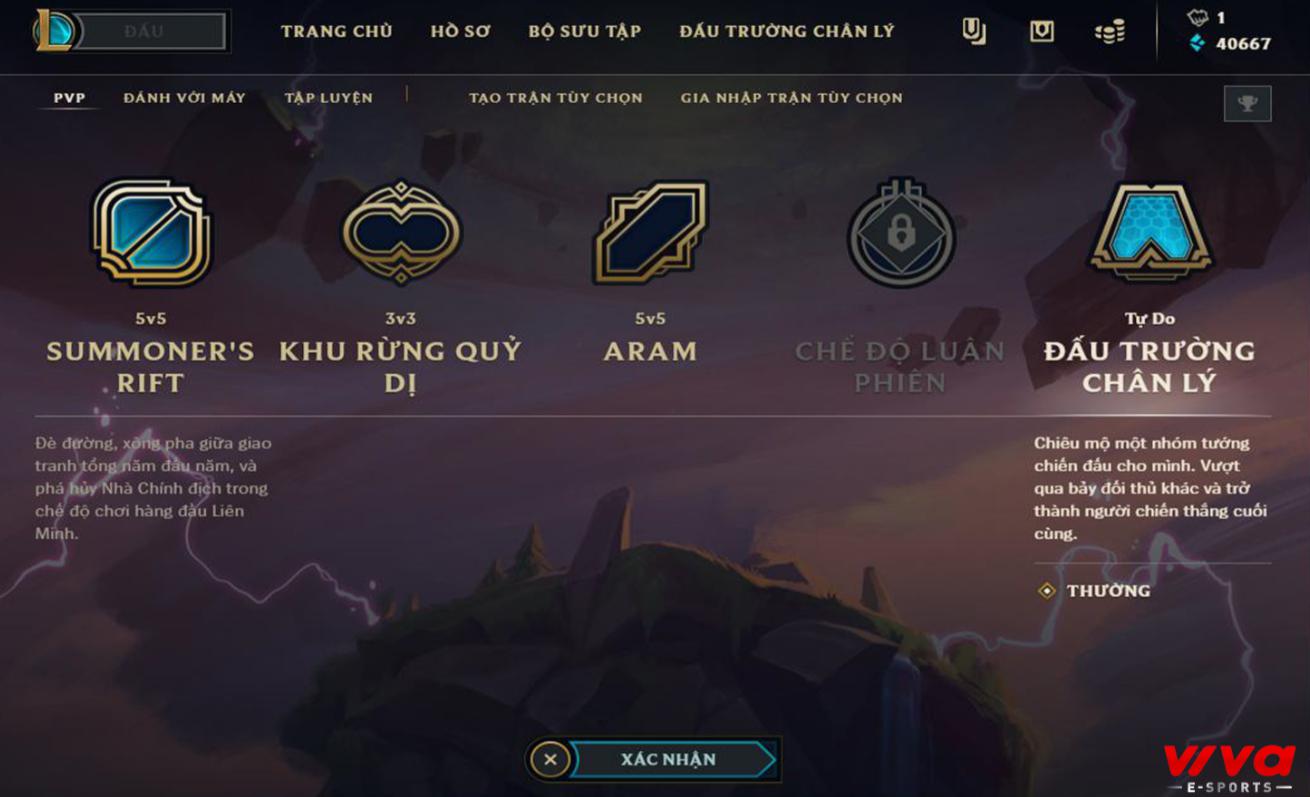Image resolution: width=1310 pixels, height=797 pixels.
Task: Select the Thường queue option
Action: (x=1108, y=591)
